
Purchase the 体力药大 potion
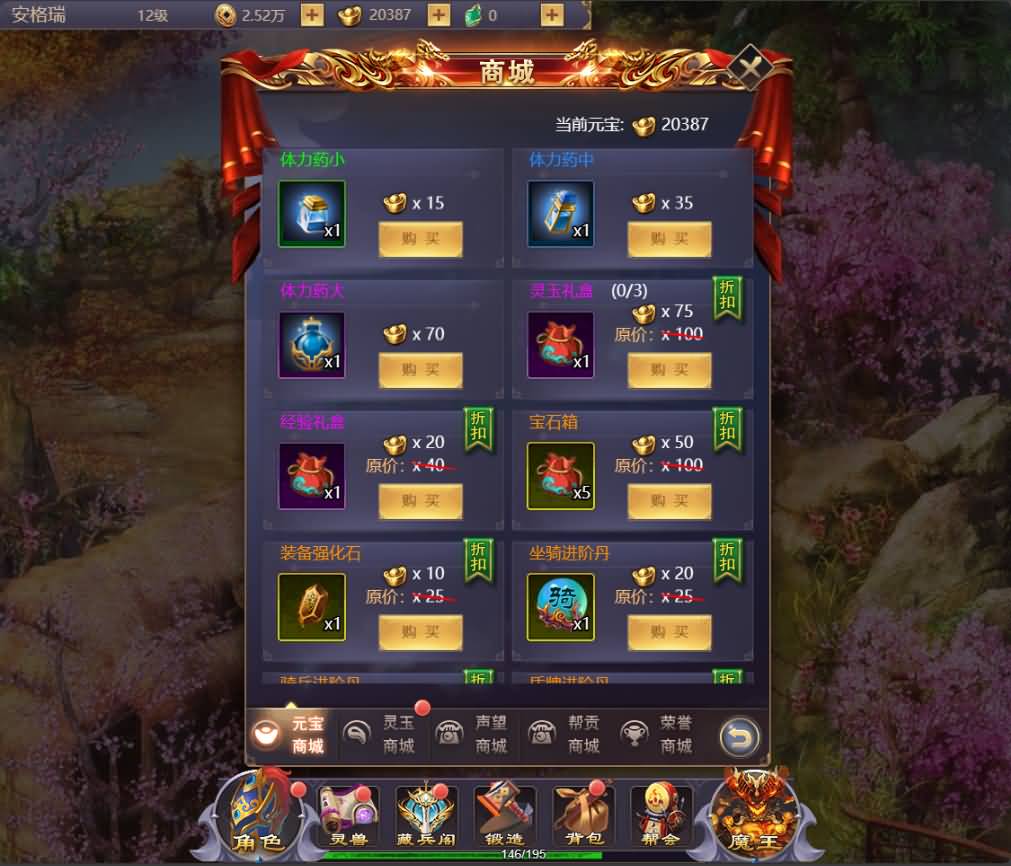[x=420, y=370]
